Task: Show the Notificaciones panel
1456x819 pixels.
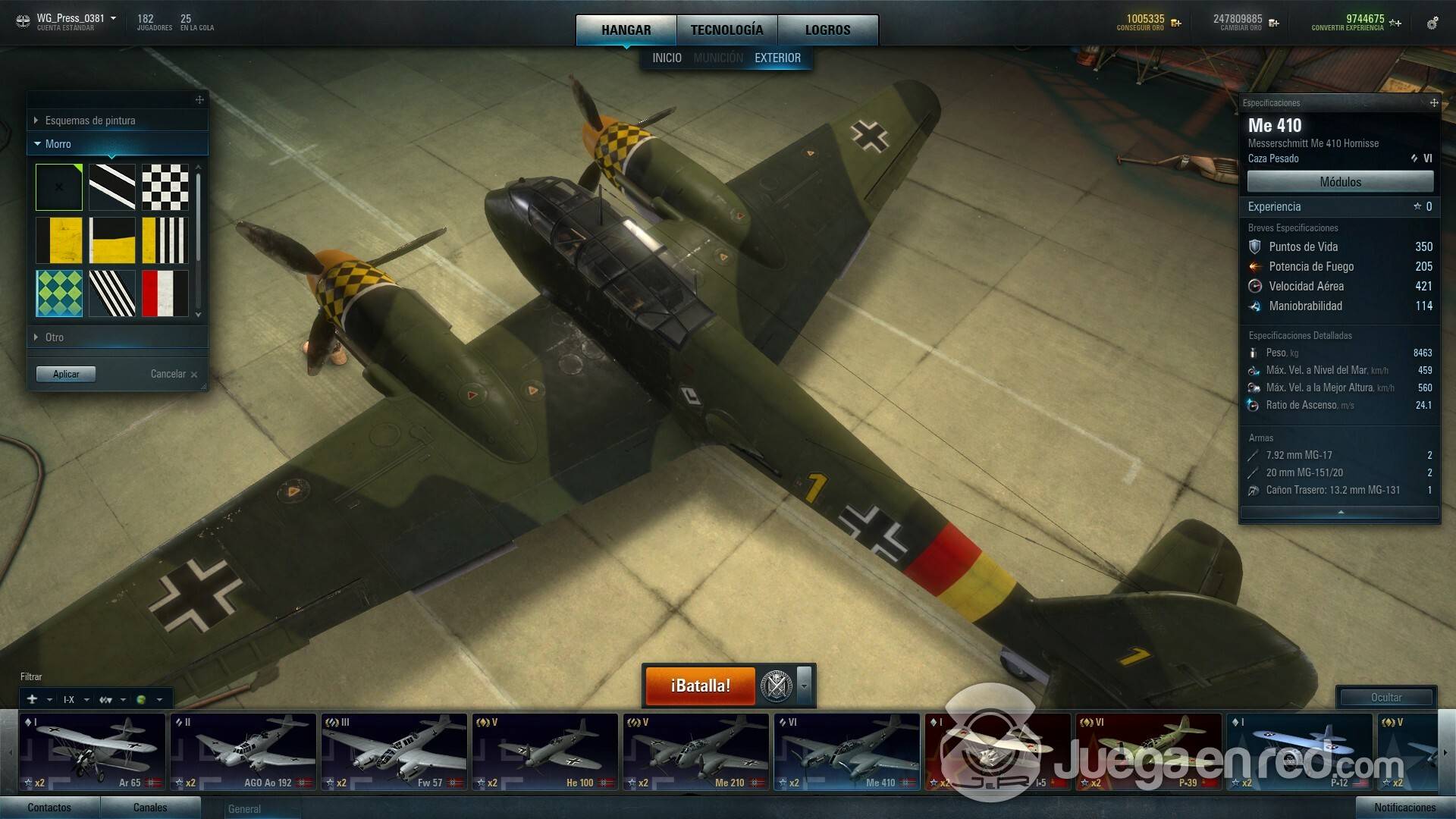Action: [x=1404, y=808]
